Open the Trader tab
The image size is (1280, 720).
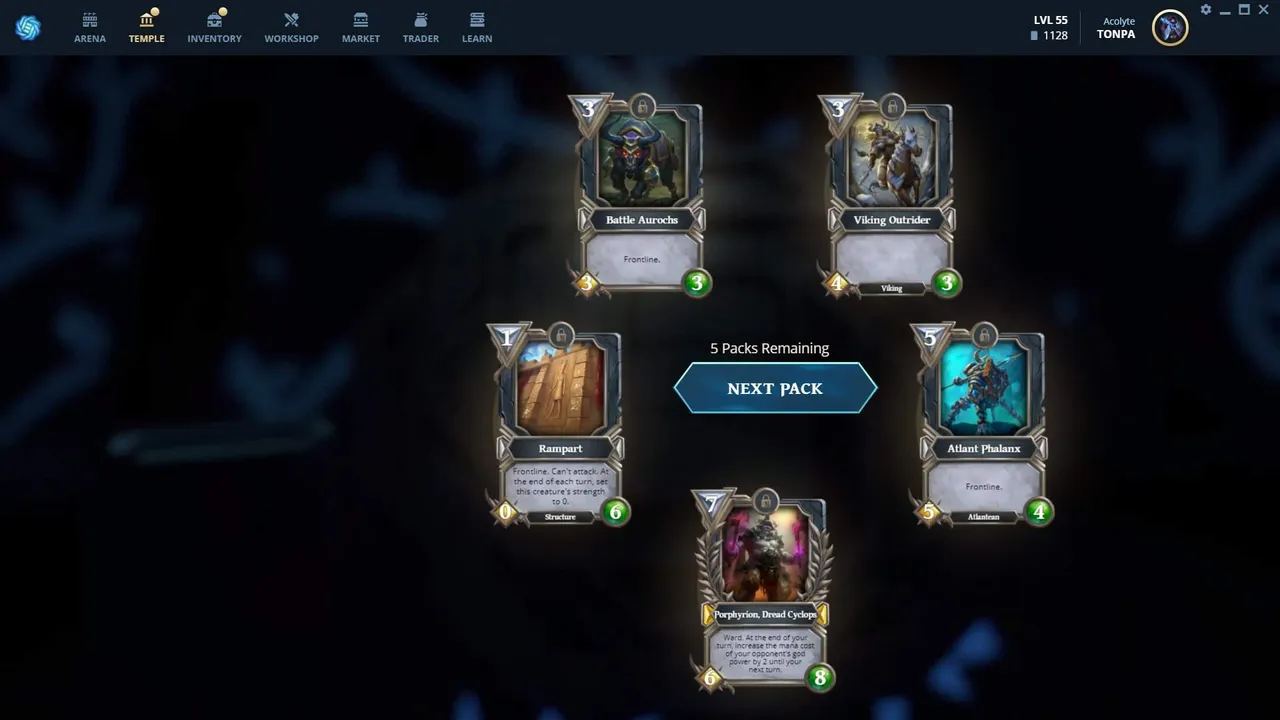pos(421,27)
